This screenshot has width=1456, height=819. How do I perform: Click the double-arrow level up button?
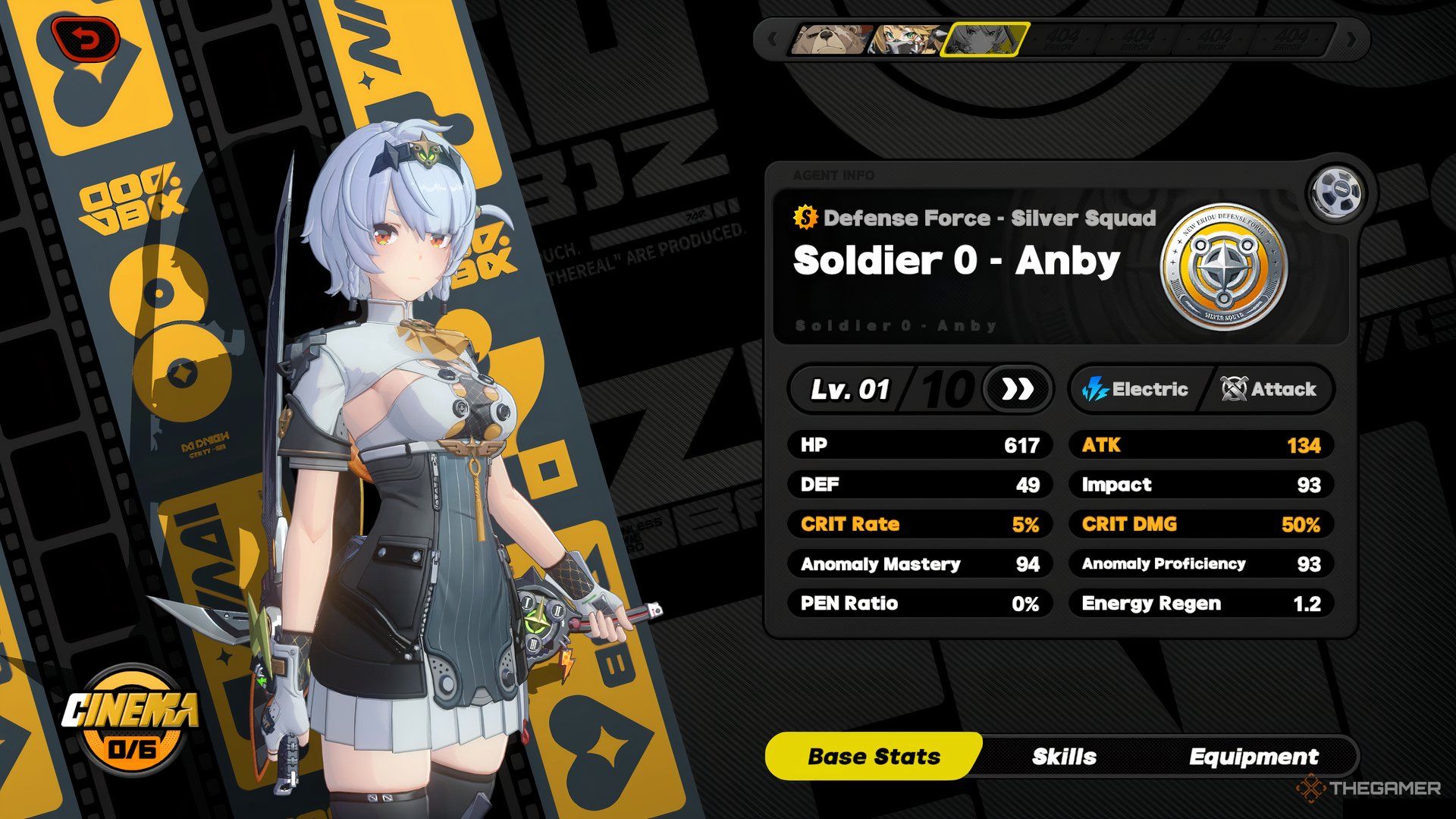pyautogui.click(x=1017, y=389)
